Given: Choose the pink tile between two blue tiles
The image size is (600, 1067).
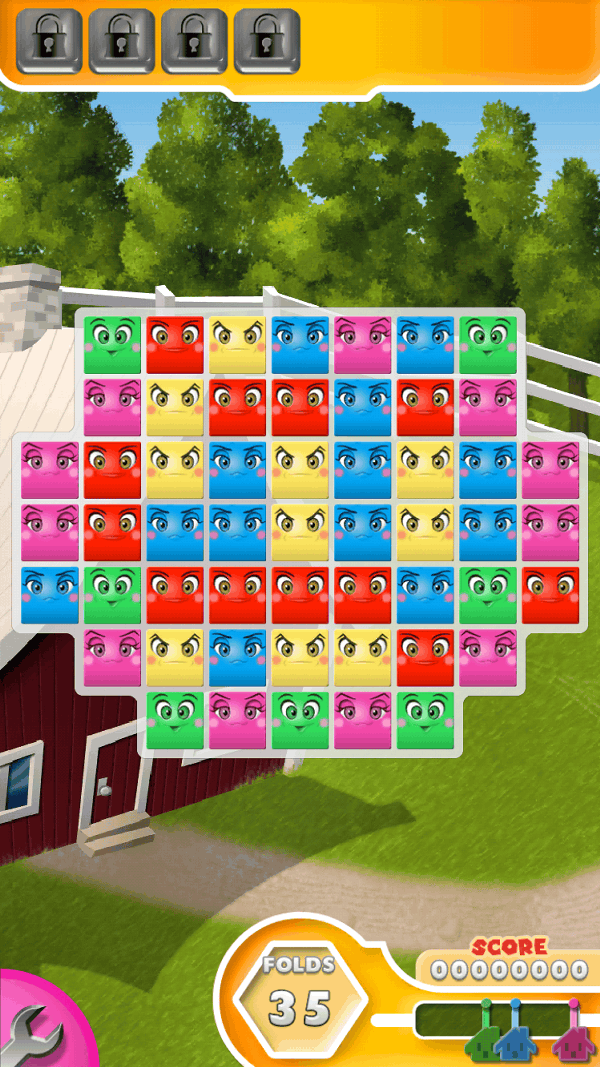Looking at the screenshot, I should coord(363,345).
